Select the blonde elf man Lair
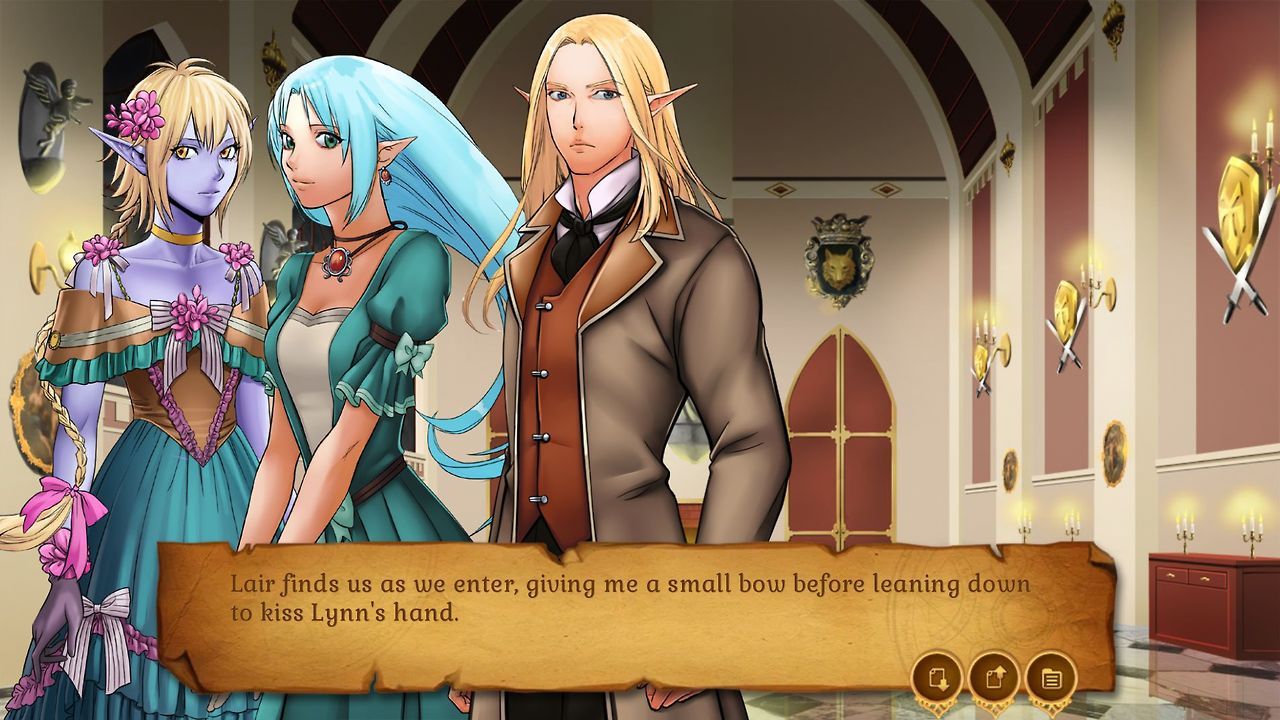 pos(600,300)
